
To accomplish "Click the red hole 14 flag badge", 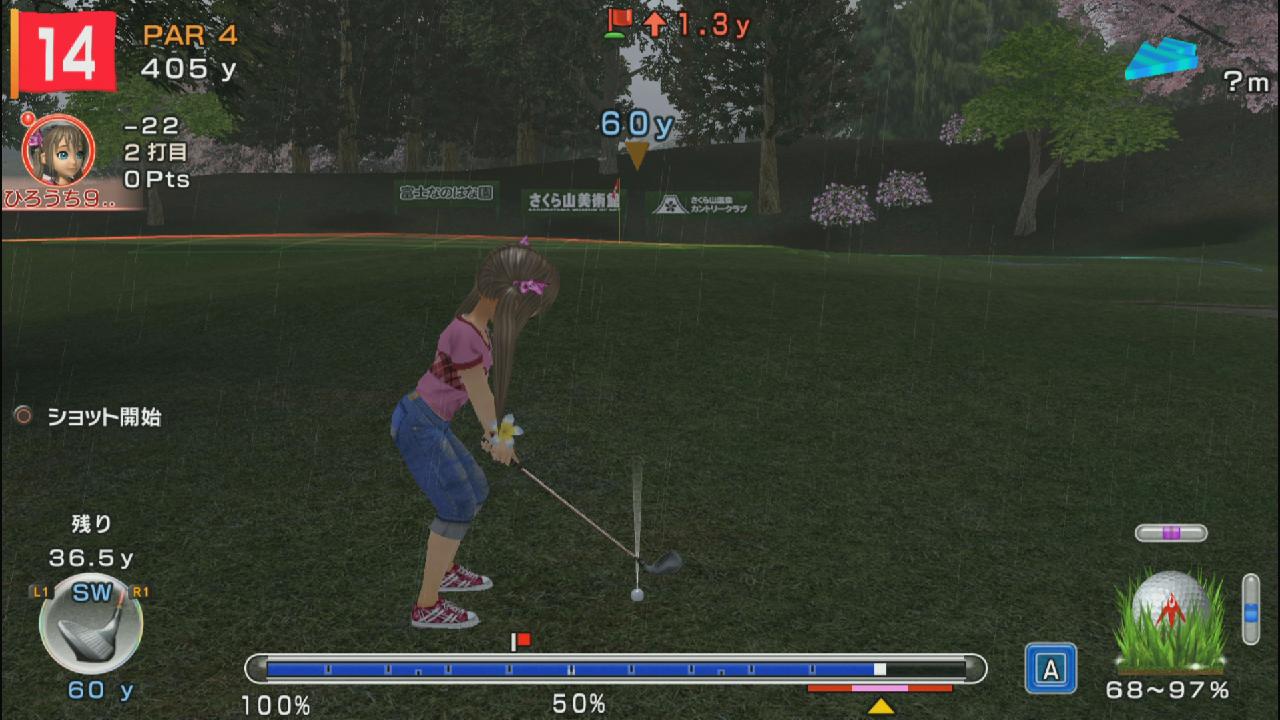I will click(66, 54).
